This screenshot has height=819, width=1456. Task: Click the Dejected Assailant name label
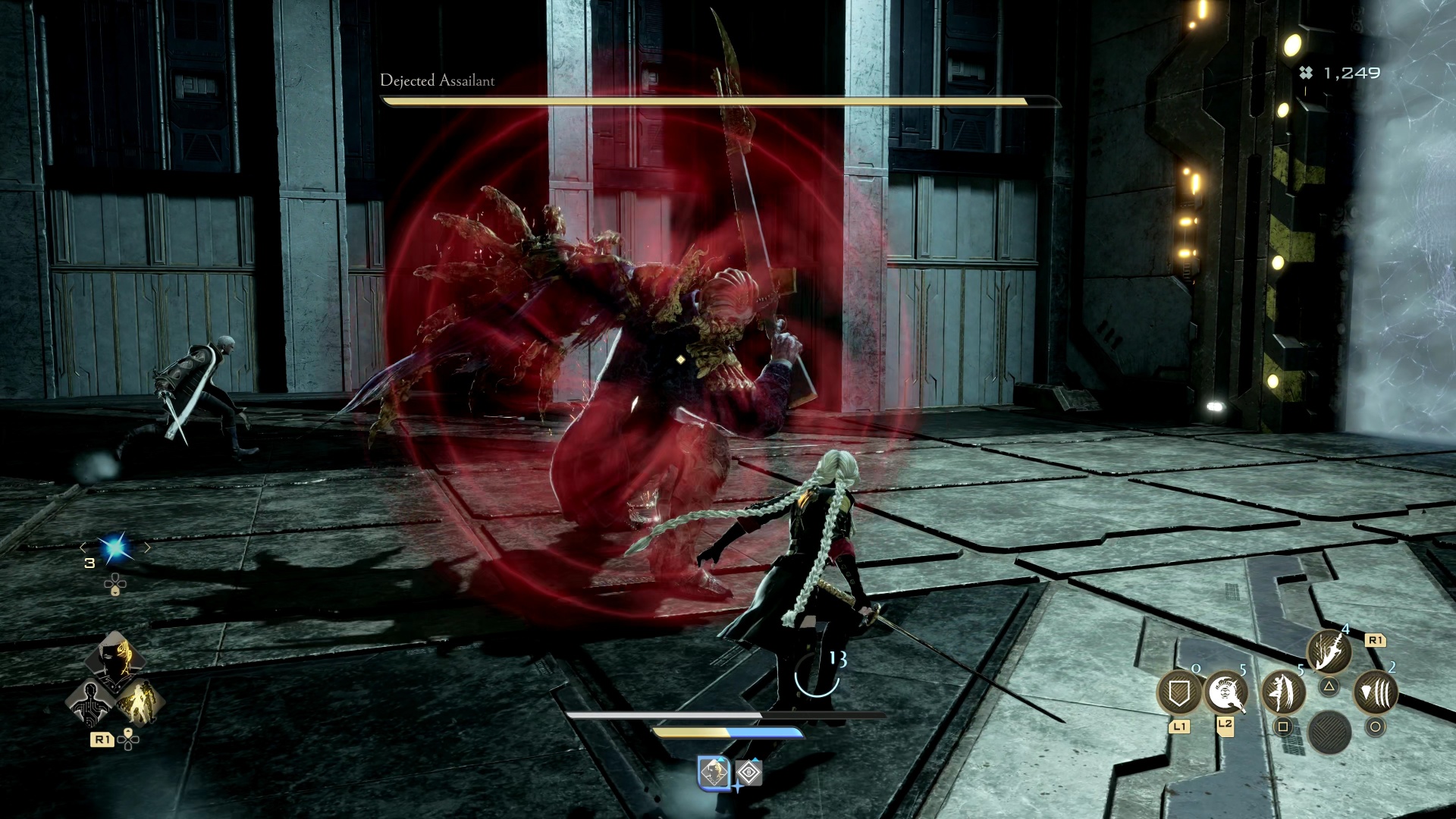436,81
